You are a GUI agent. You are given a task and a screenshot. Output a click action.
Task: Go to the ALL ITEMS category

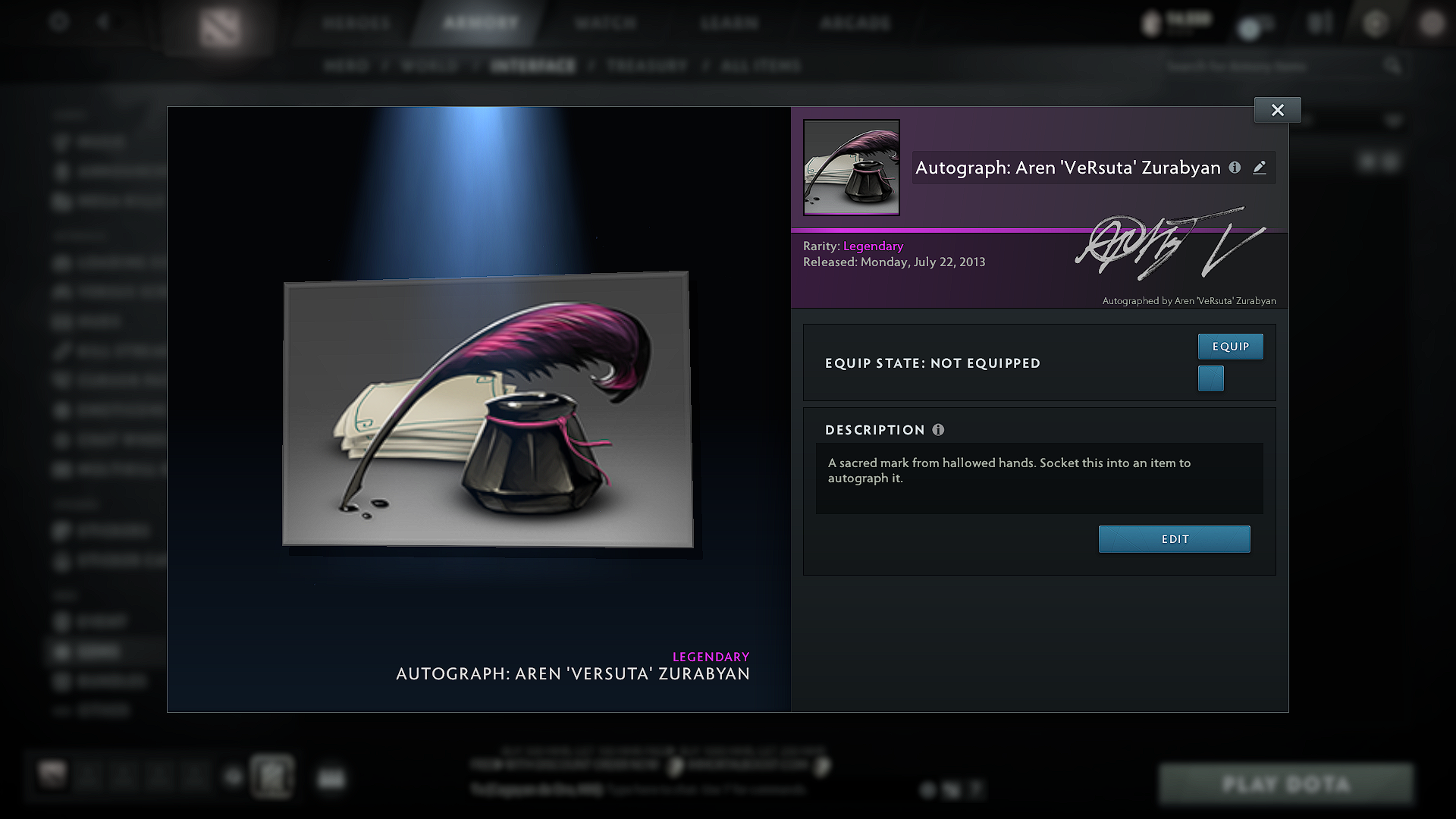tap(761, 66)
